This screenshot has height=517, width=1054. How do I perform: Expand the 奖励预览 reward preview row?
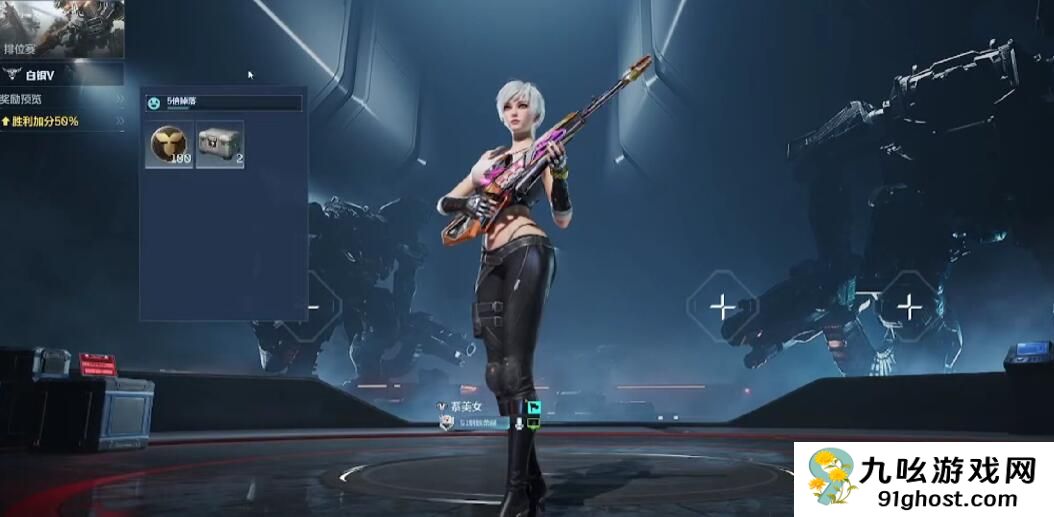click(62, 99)
